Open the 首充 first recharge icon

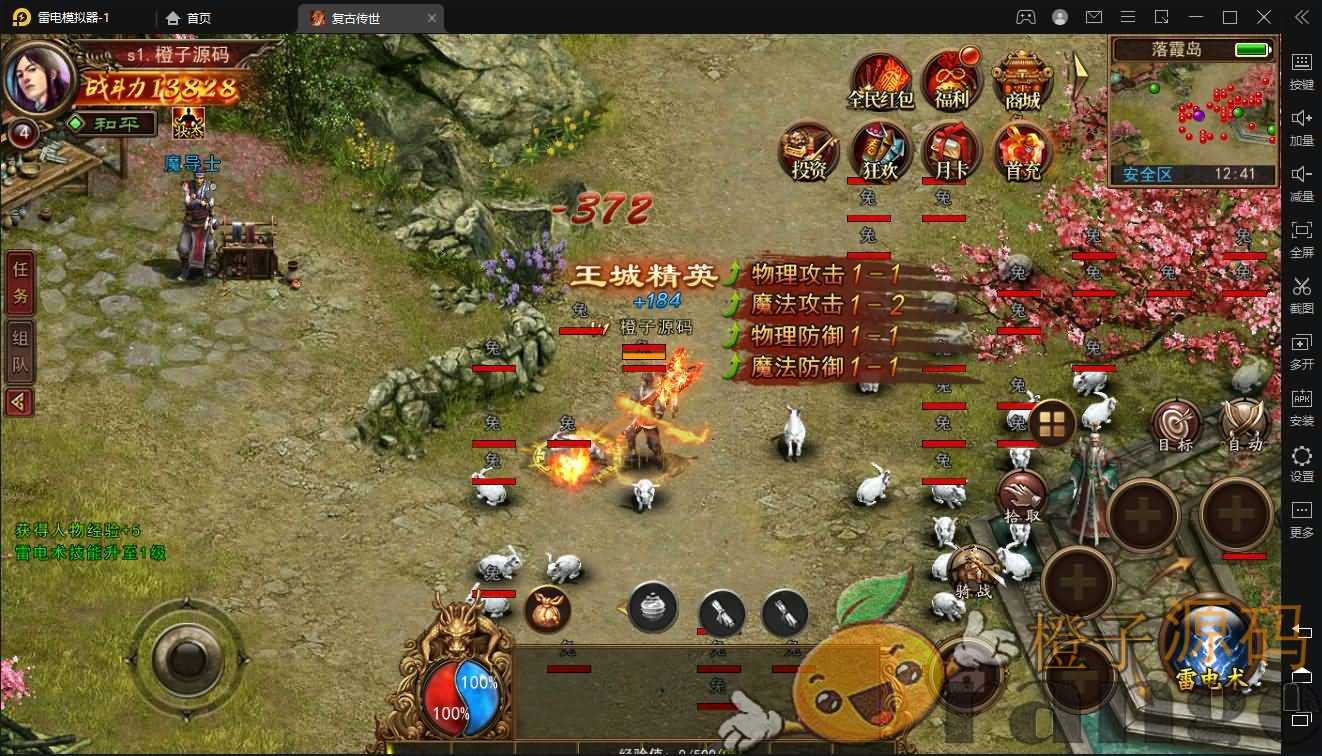[x=1022, y=152]
